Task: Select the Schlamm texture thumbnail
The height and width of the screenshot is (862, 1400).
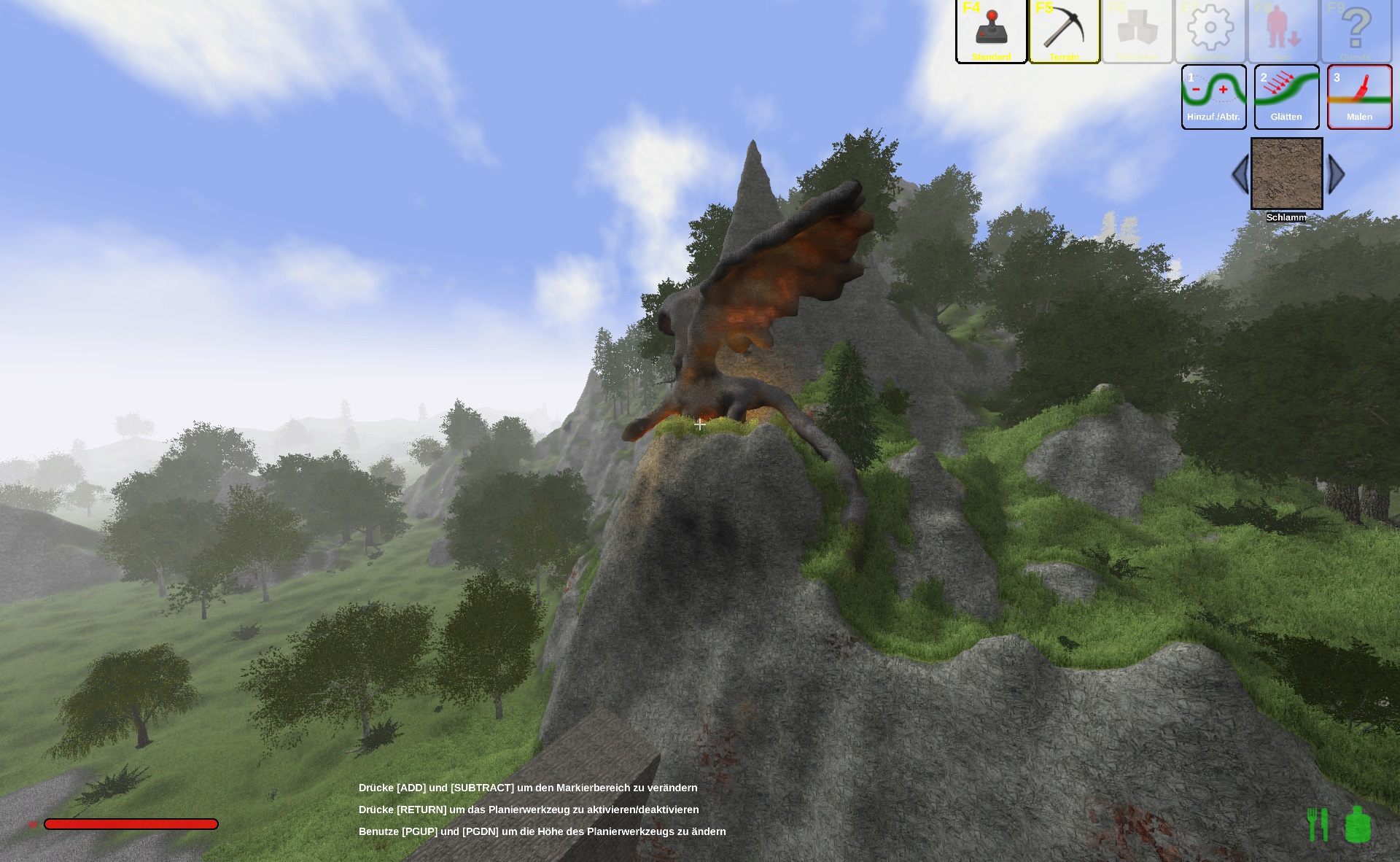Action: point(1286,174)
